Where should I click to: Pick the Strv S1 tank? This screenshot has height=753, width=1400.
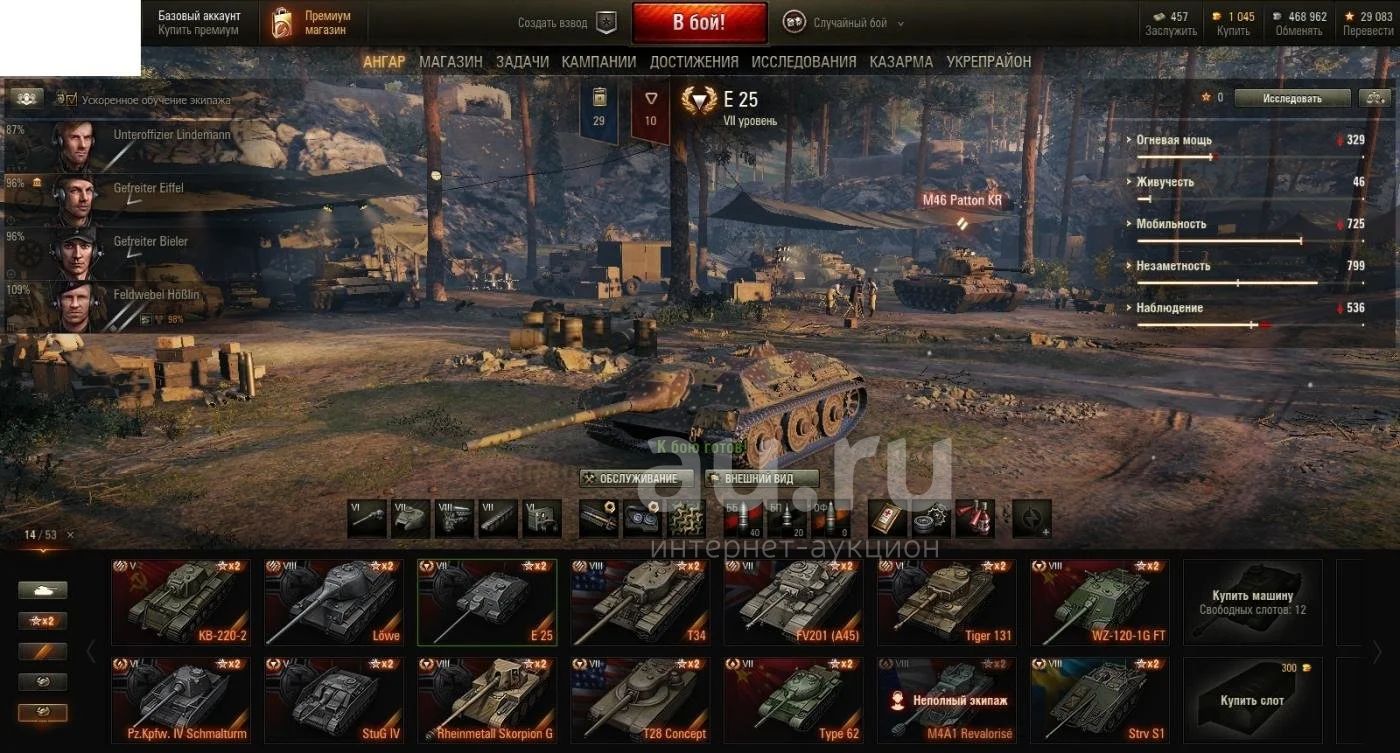tap(1100, 700)
